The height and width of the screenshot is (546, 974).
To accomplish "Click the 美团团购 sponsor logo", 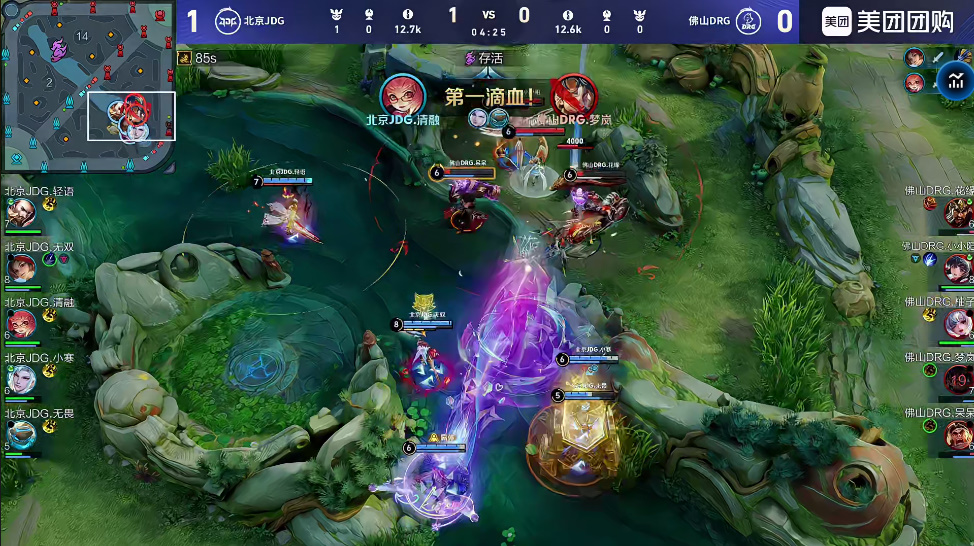I will tap(886, 22).
